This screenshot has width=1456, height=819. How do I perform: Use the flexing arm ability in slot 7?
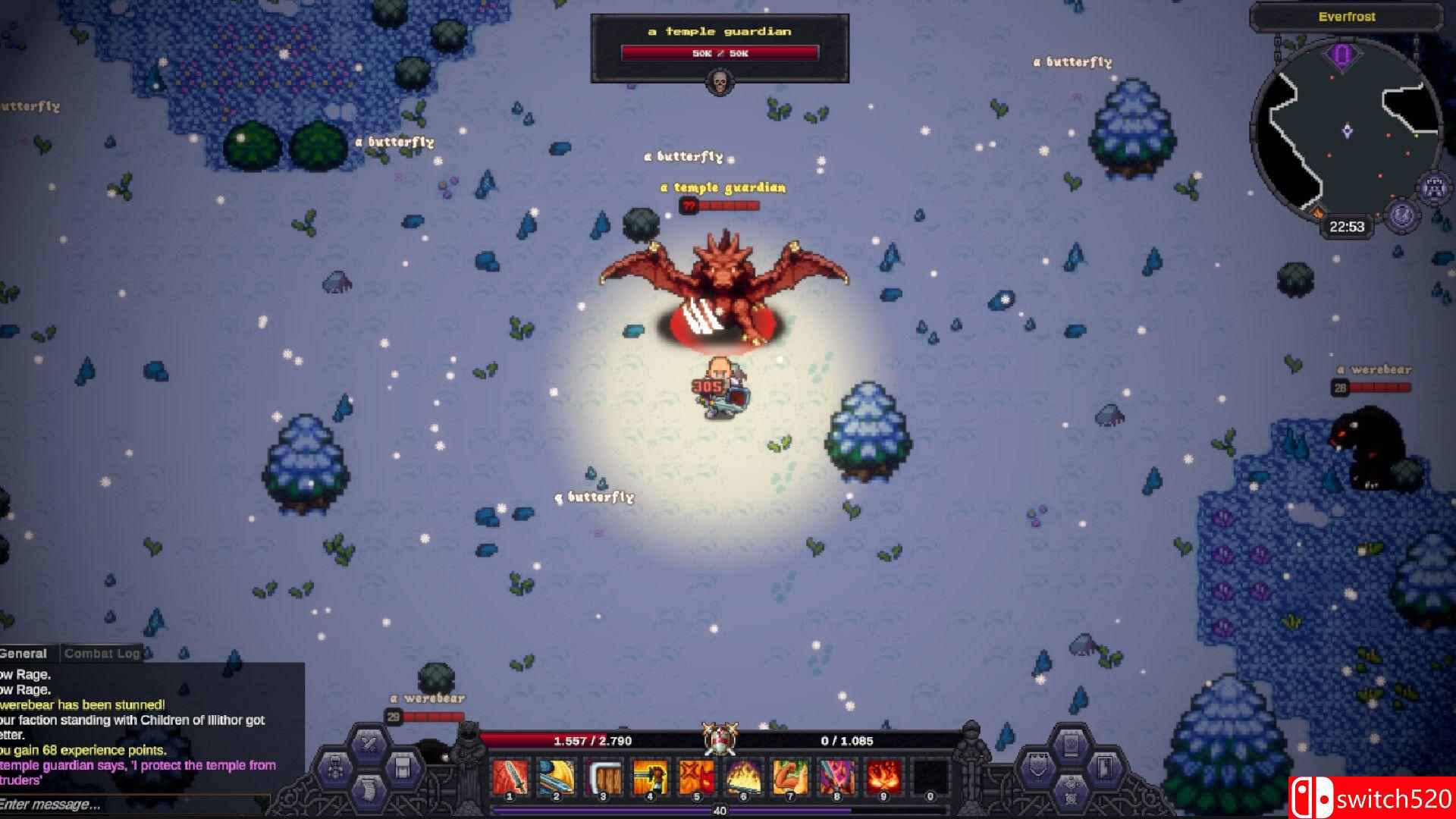pos(791,777)
